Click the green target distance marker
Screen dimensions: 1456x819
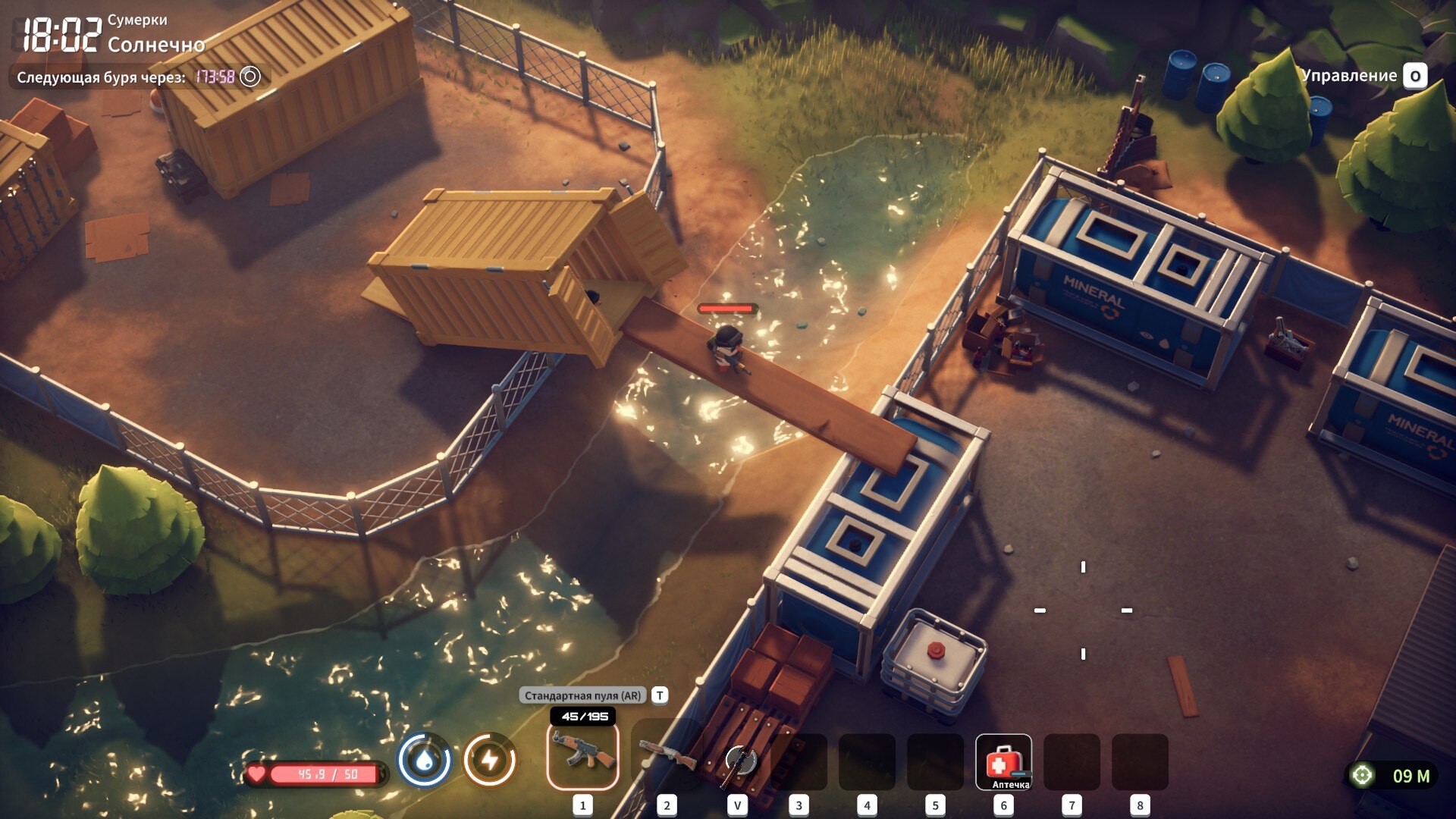(x=1363, y=776)
